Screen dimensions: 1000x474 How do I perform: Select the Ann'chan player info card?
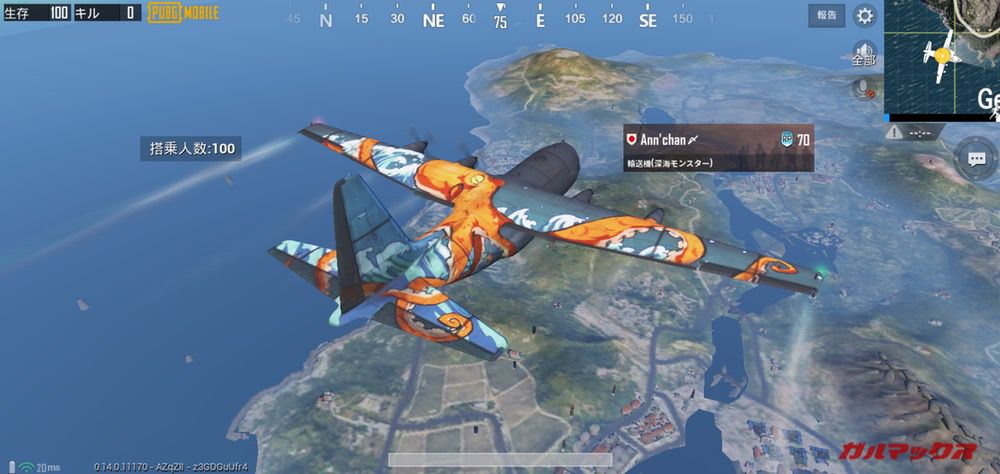click(x=717, y=147)
